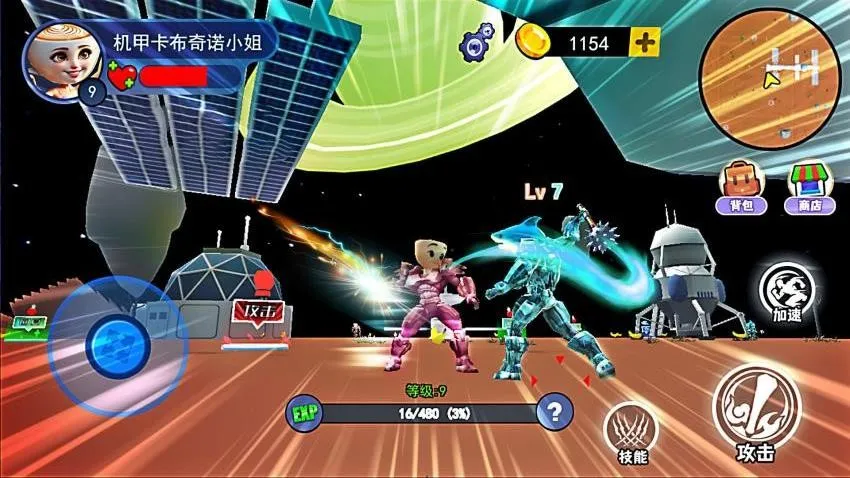The width and height of the screenshot is (850, 478).
Task: Show experience help with question mark button
Action: click(554, 410)
